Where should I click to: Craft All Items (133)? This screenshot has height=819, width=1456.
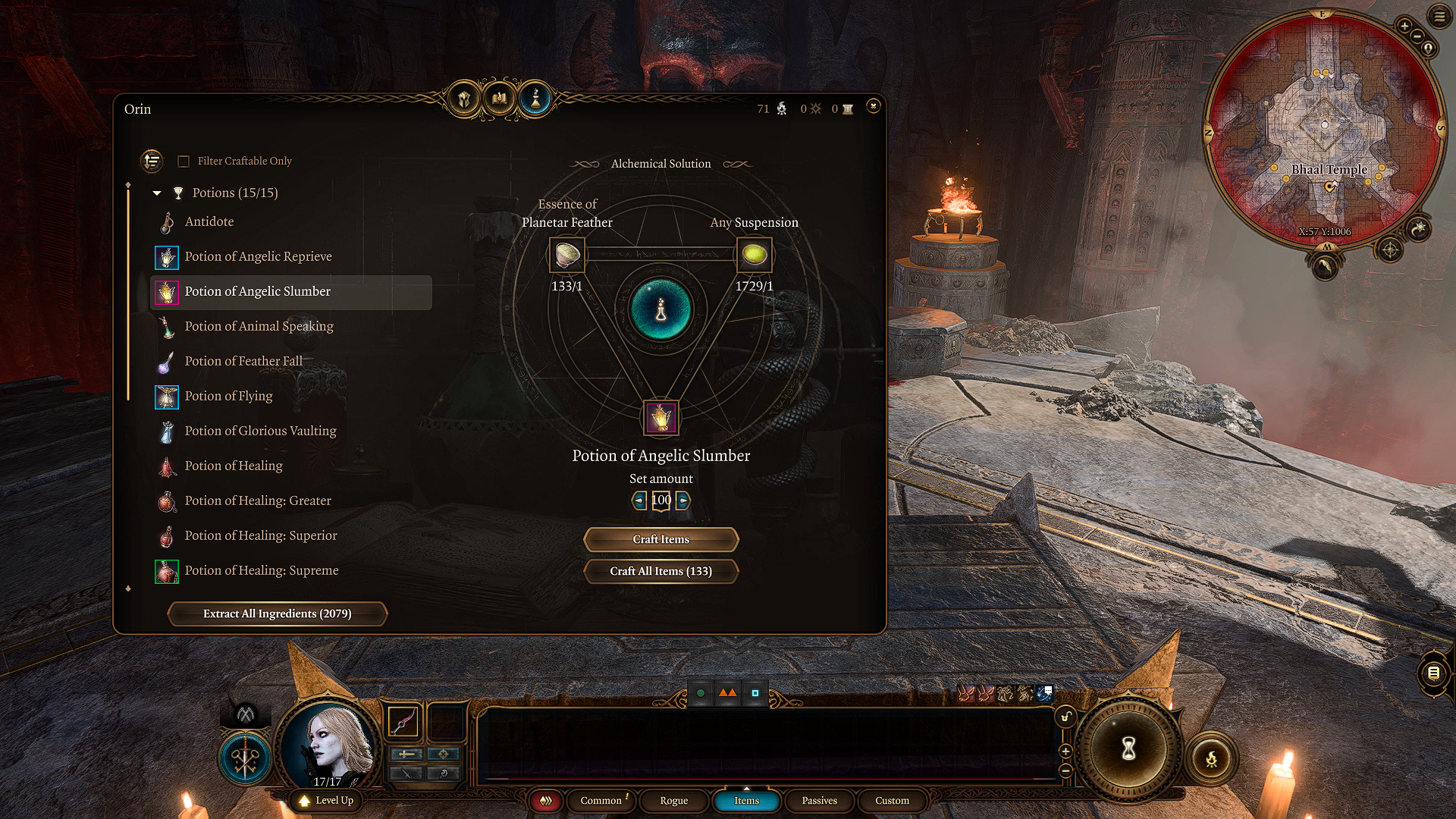(x=661, y=571)
